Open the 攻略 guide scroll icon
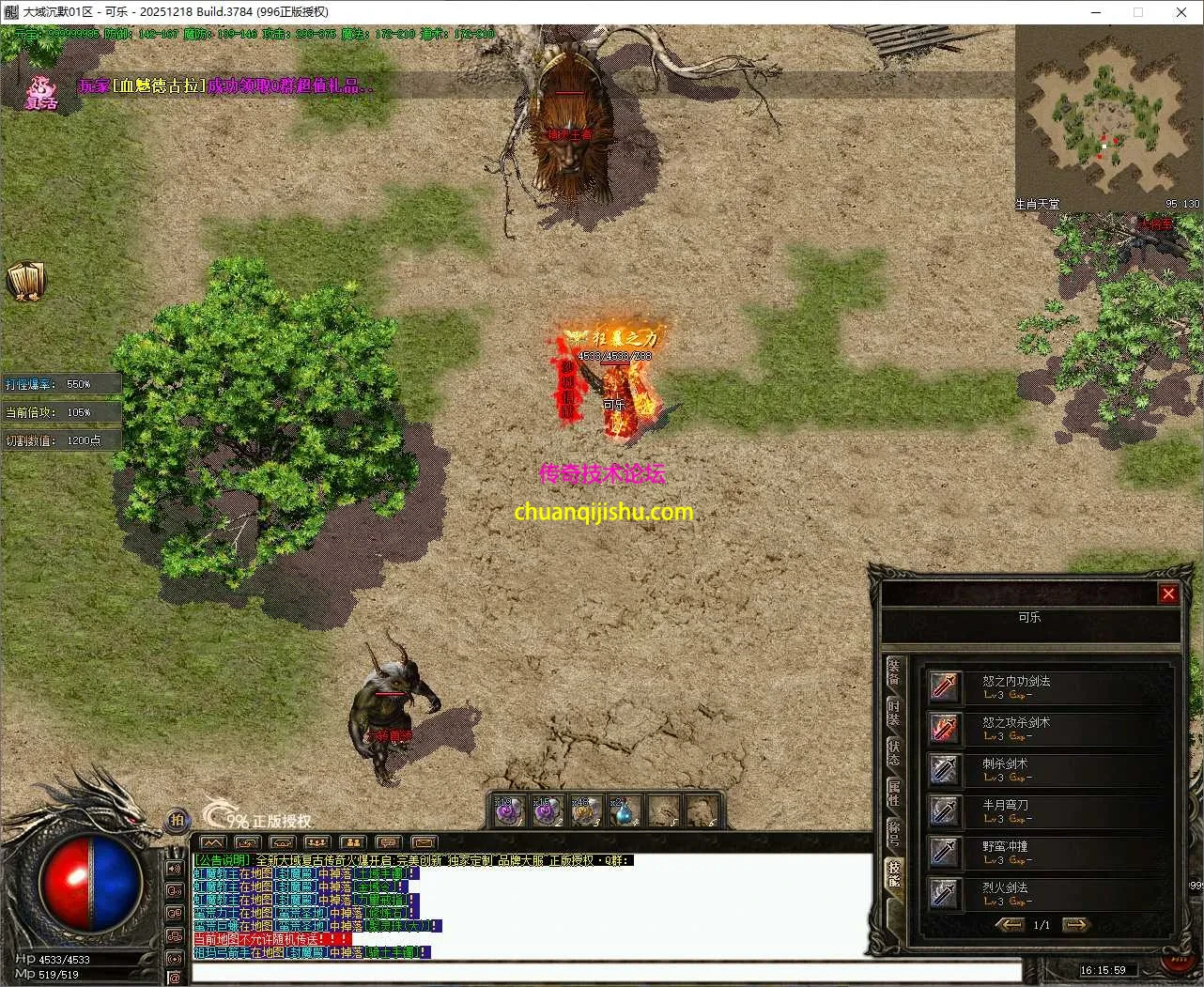Viewport: 1204px width, 987px height. pos(25,281)
